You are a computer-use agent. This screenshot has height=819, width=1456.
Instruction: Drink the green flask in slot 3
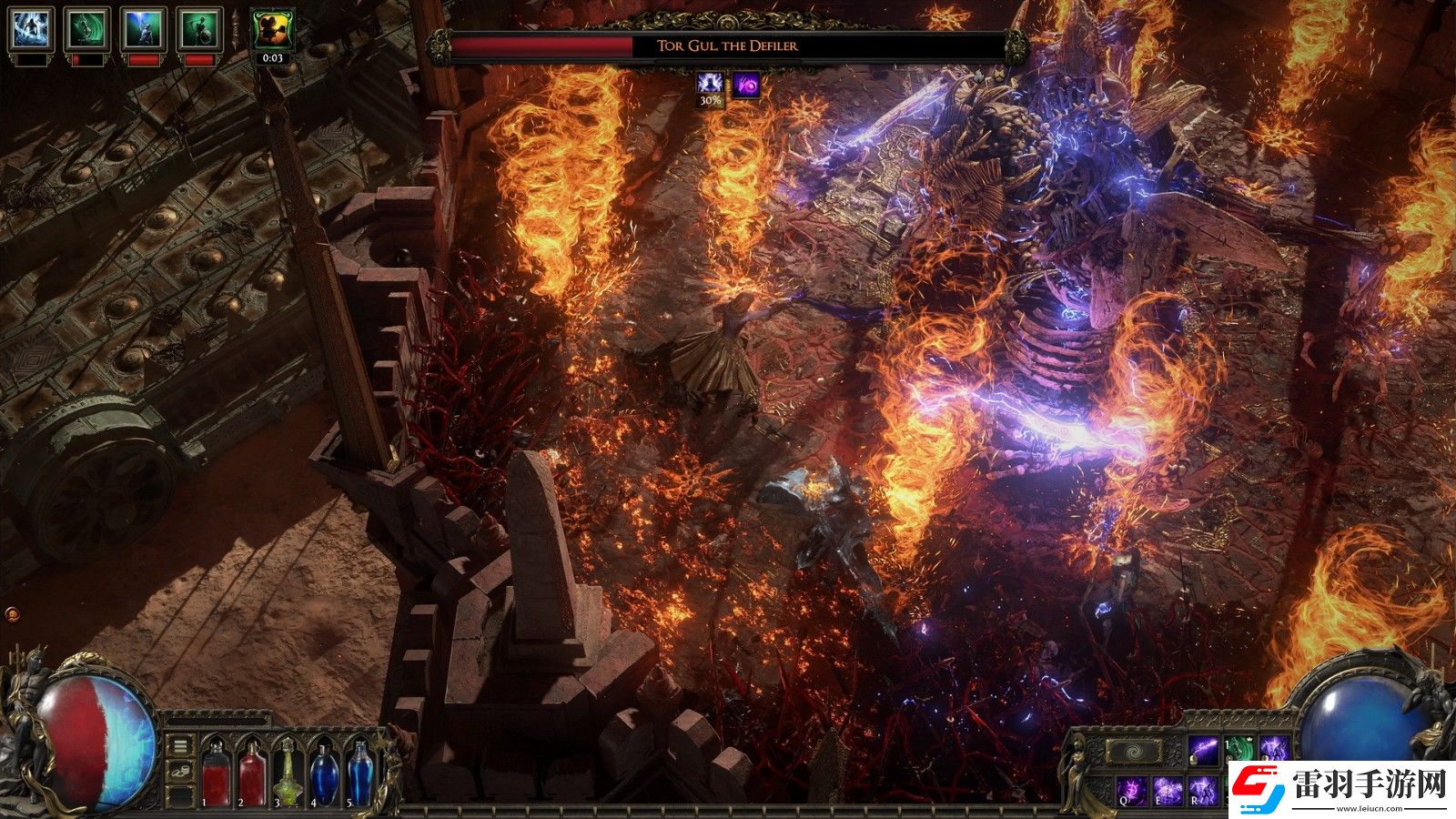pyautogui.click(x=288, y=775)
